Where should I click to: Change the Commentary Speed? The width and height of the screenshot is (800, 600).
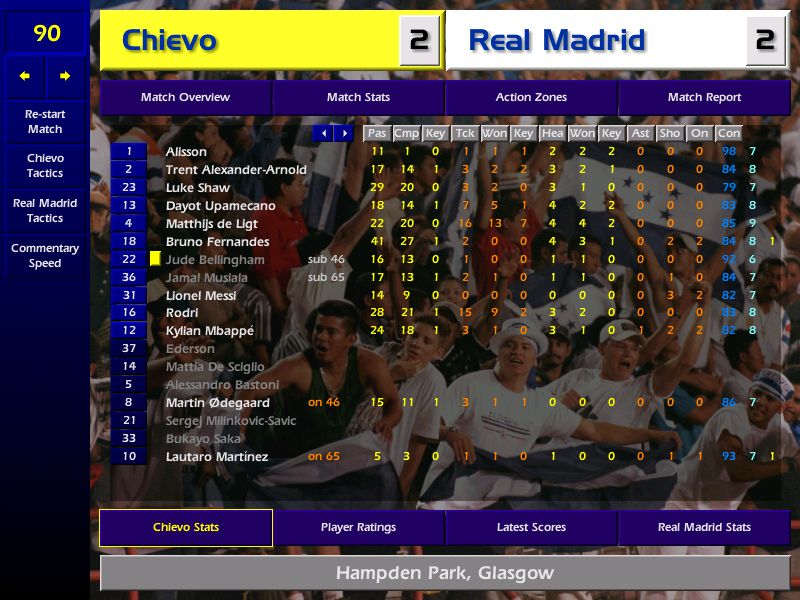[45, 256]
